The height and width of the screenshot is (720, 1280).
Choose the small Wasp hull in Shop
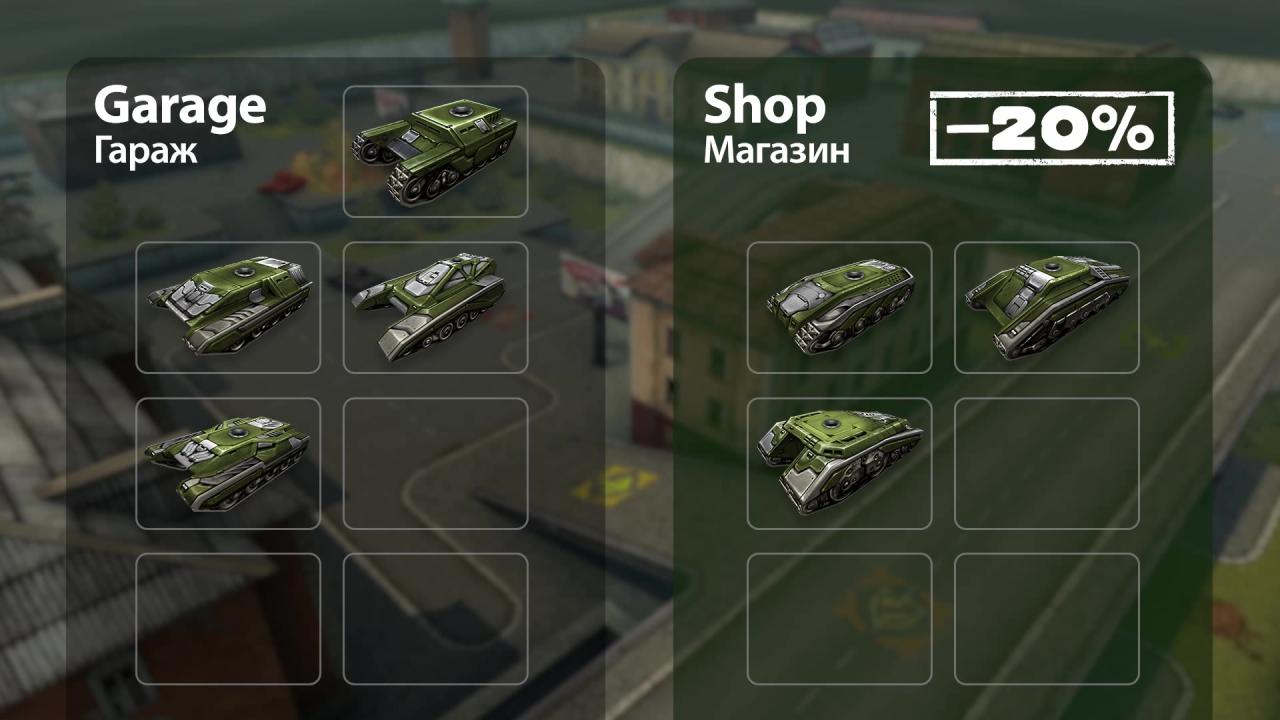pos(839,307)
